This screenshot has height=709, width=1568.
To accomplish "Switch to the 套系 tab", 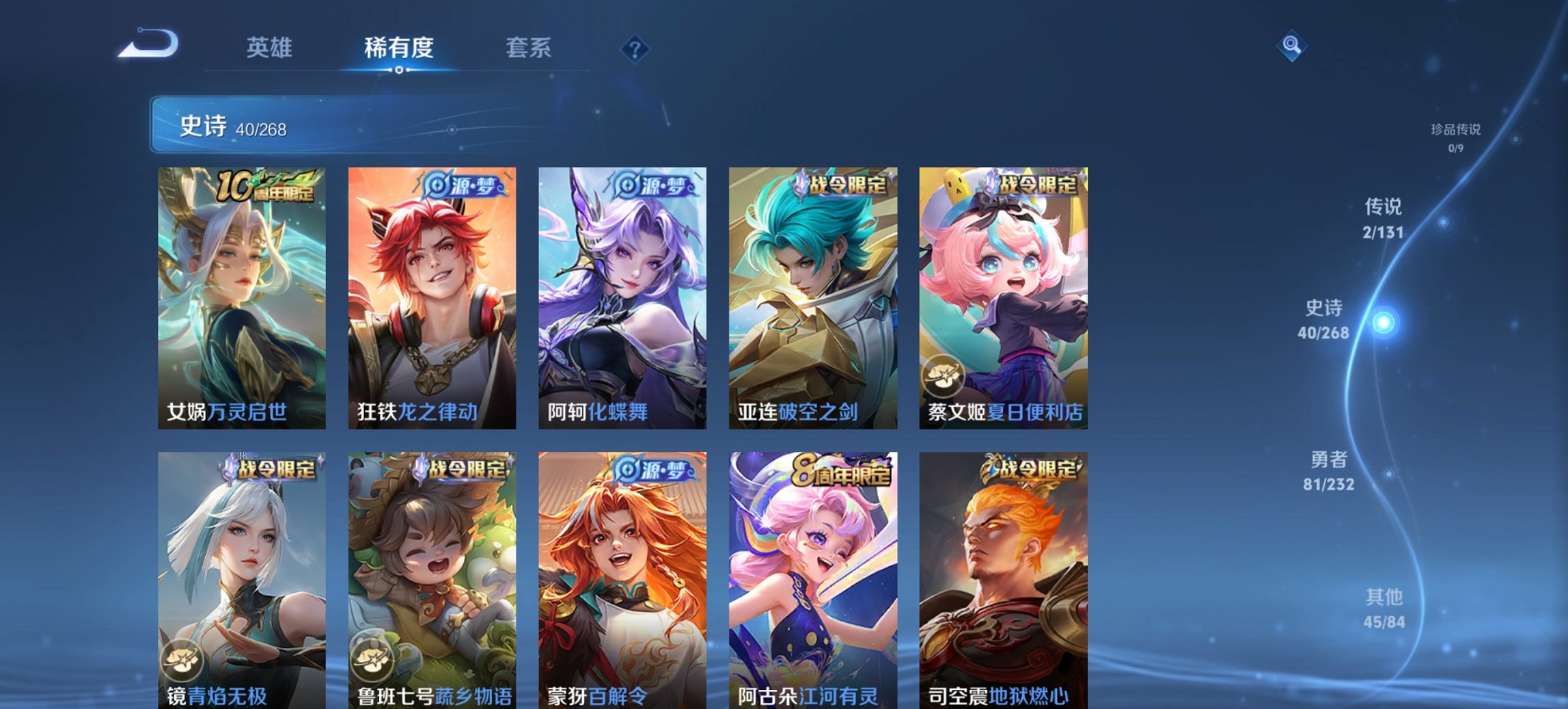I will [x=529, y=48].
